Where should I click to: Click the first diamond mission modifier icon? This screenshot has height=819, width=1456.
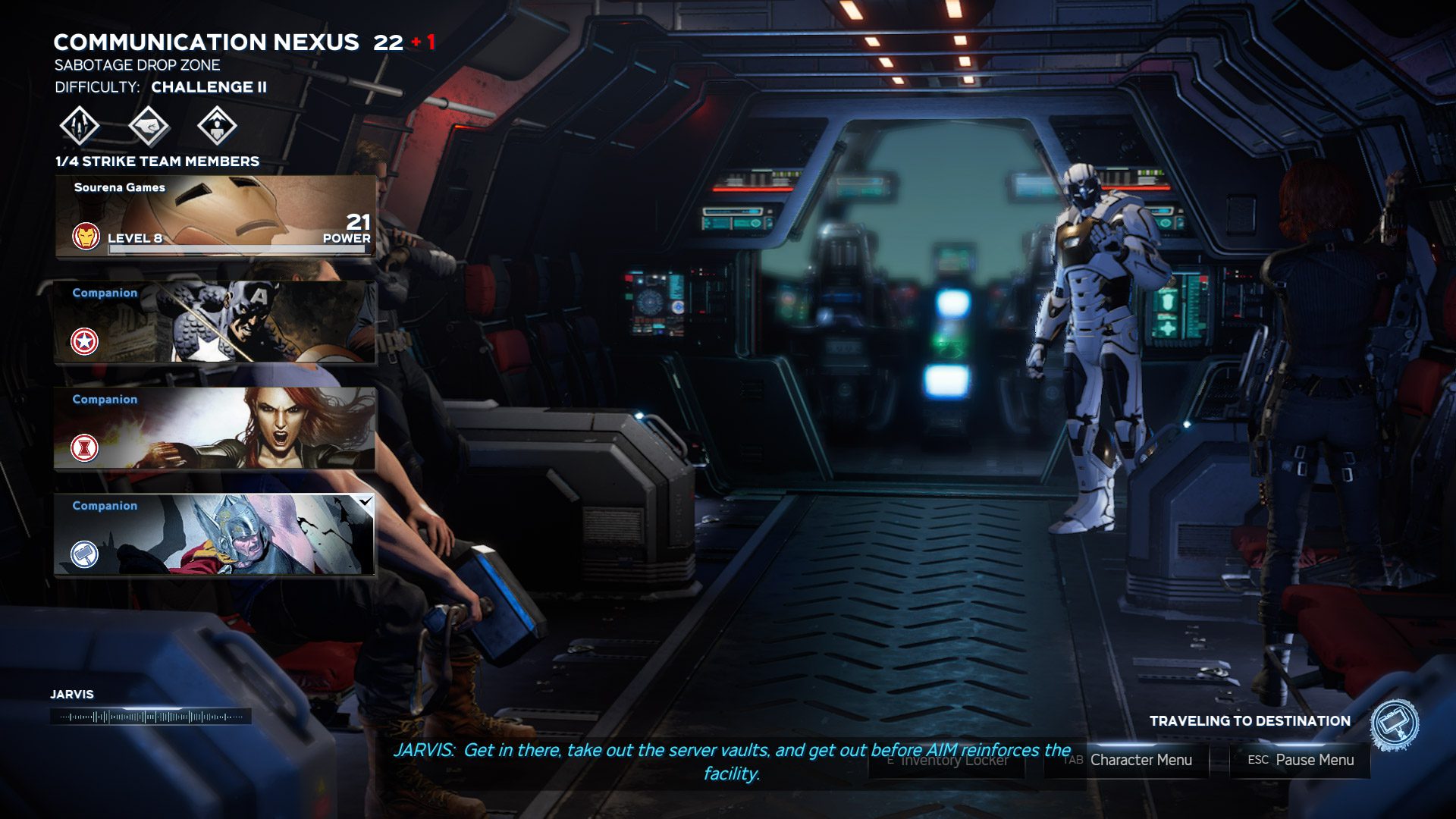point(80,125)
